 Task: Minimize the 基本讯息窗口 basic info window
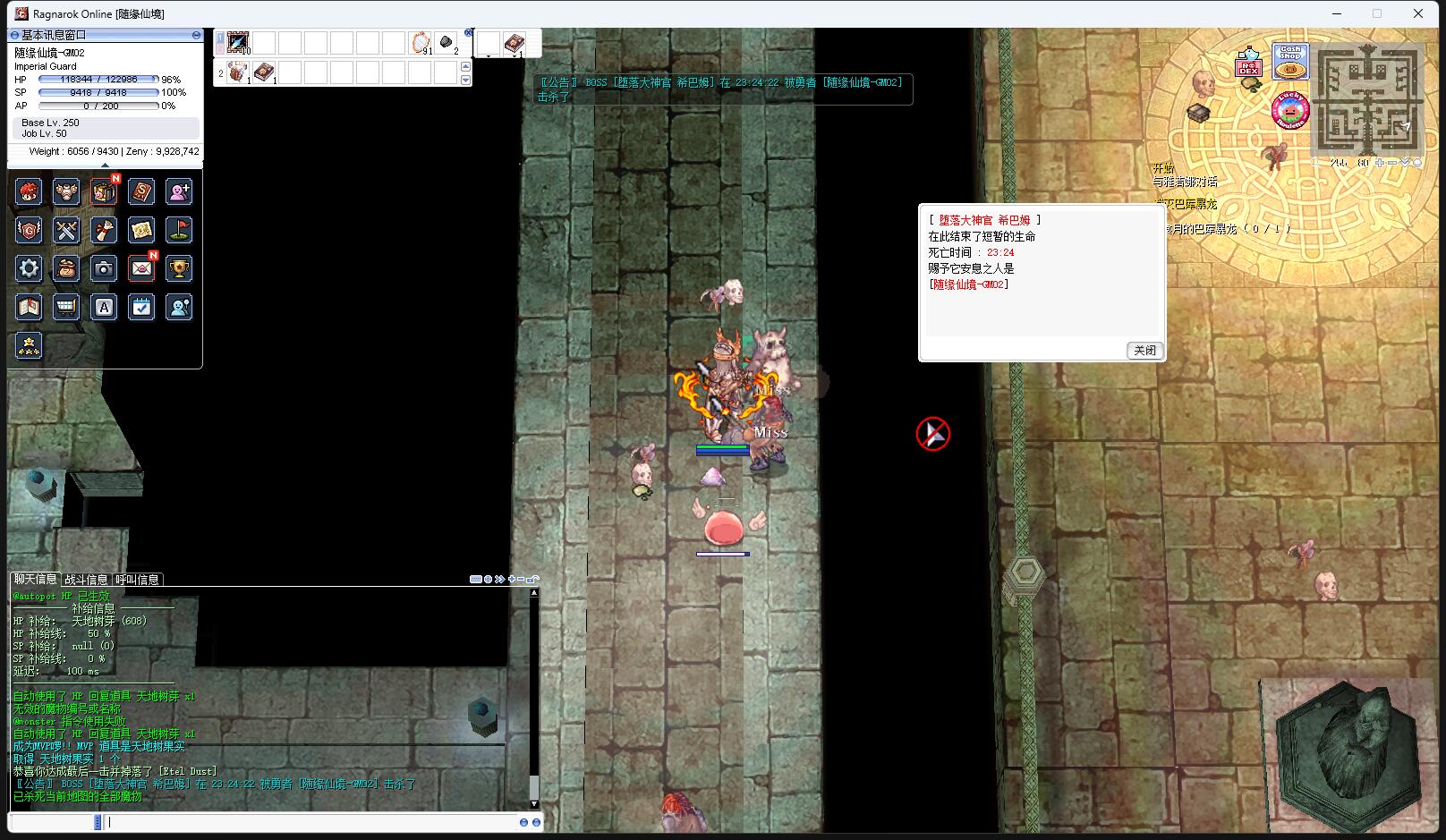[196, 35]
